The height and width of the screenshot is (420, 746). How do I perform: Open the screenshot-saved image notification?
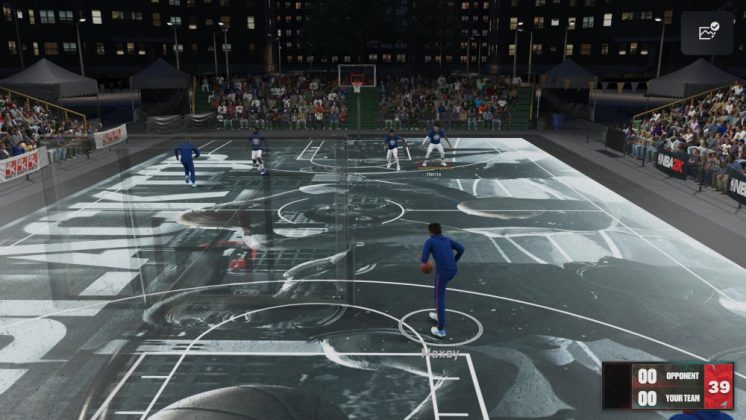[707, 32]
